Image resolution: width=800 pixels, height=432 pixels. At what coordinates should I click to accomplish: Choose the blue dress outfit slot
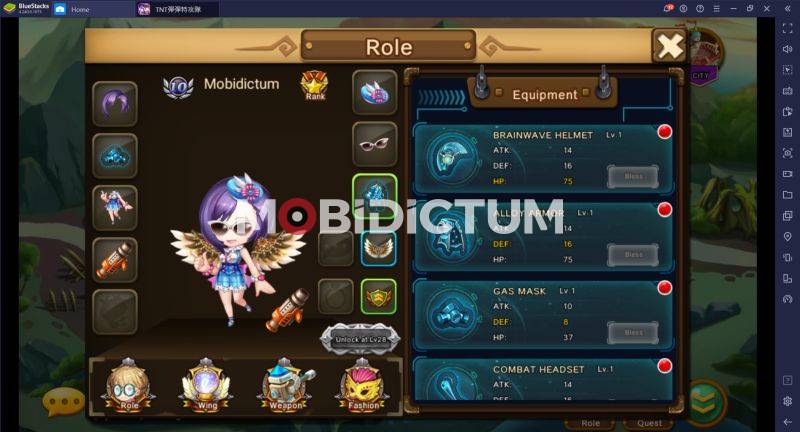[x=115, y=207]
